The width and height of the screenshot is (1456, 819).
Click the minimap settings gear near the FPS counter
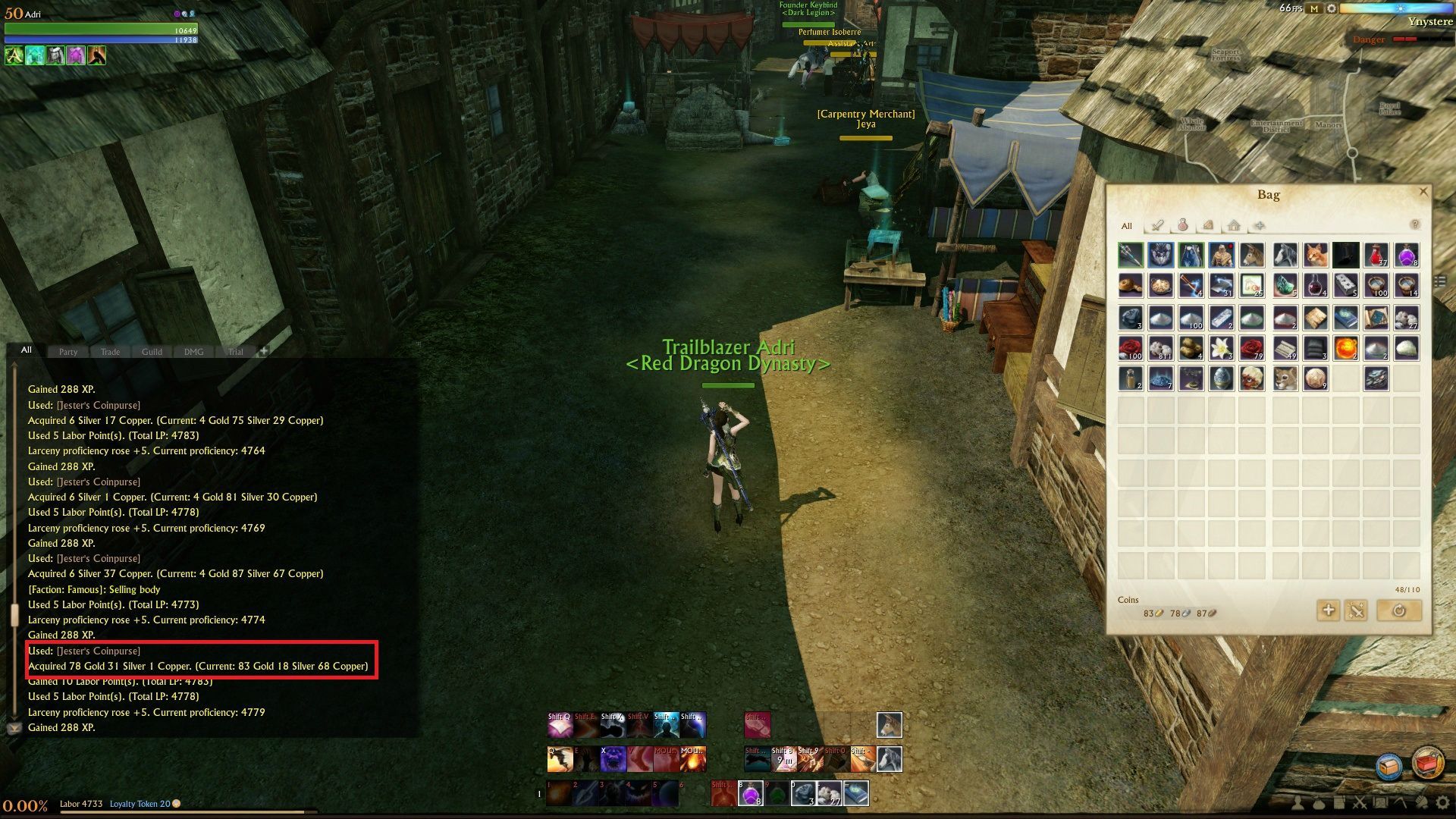click(1332, 9)
